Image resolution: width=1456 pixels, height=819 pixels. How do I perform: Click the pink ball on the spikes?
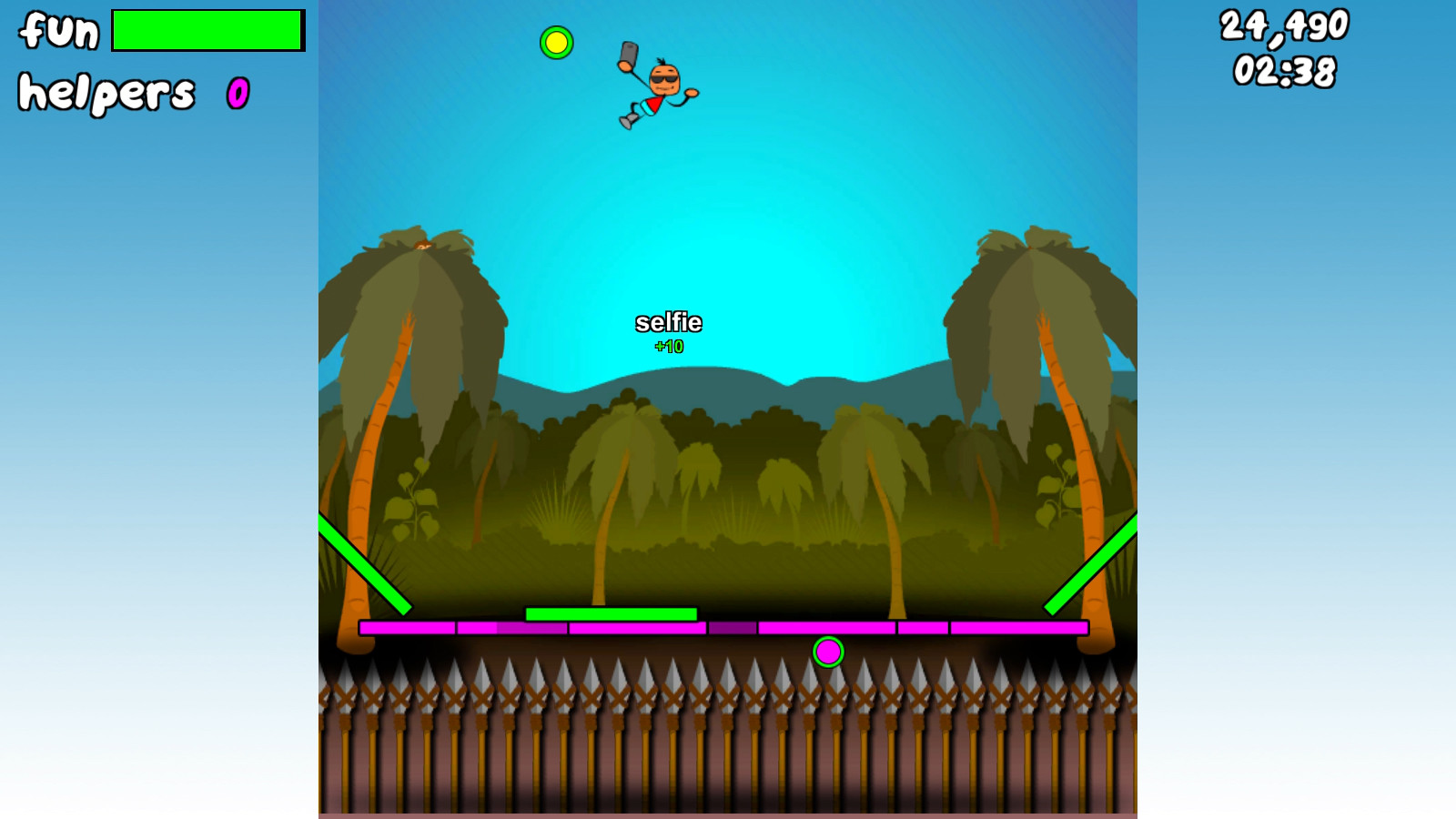[829, 653]
